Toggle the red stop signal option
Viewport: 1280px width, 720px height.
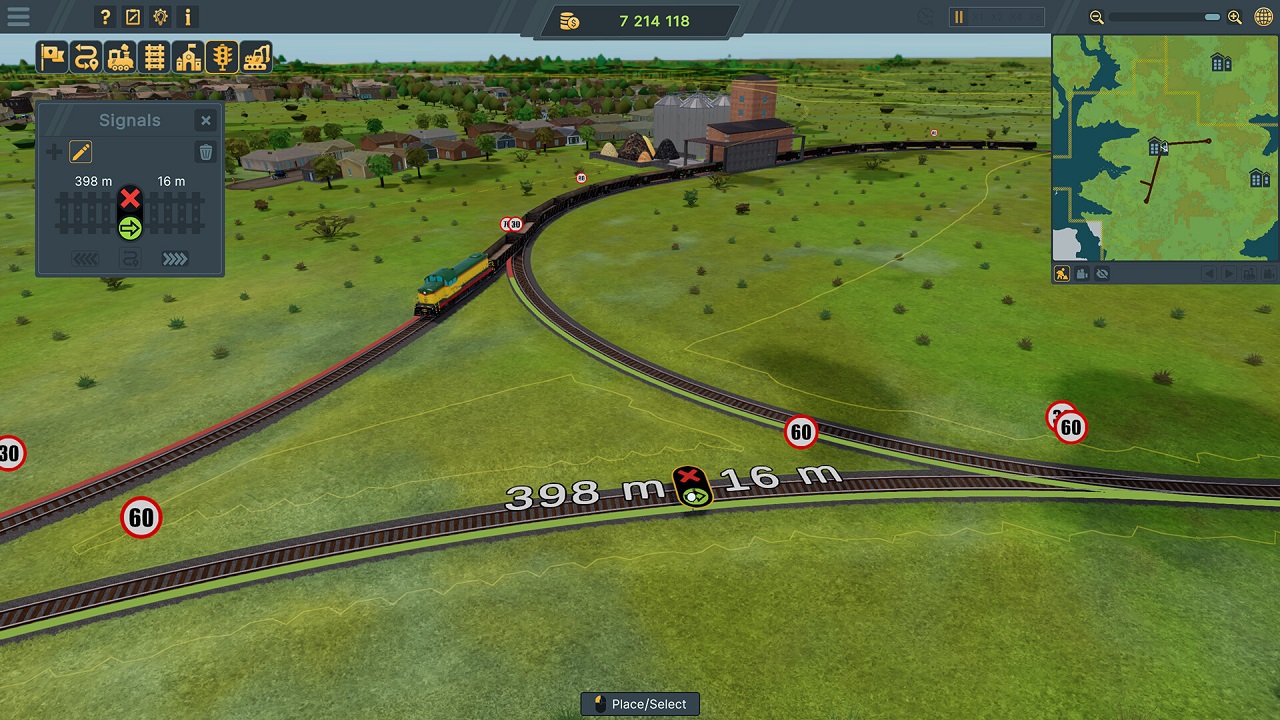coord(130,199)
